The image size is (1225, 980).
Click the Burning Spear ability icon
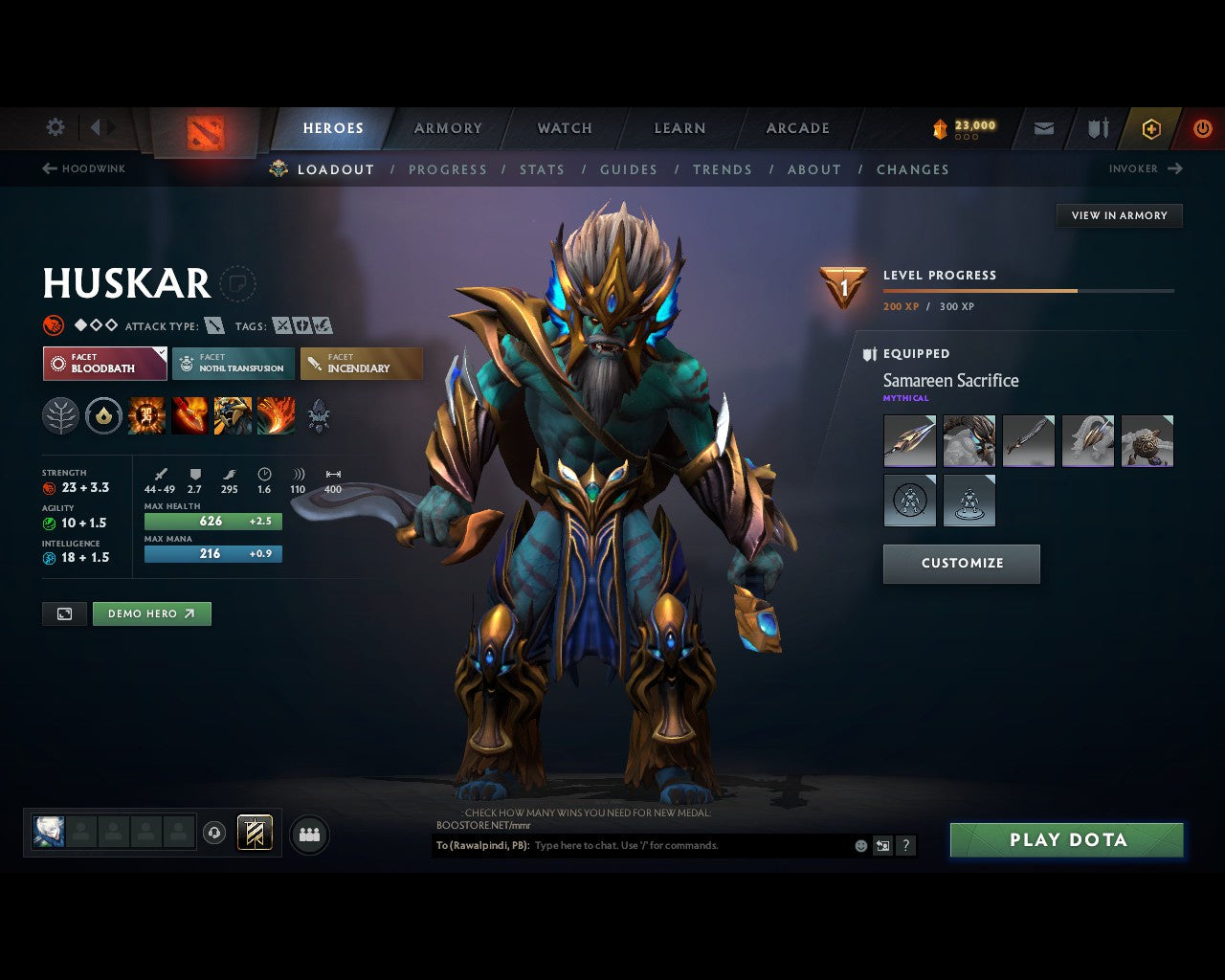pyautogui.click(x=189, y=415)
